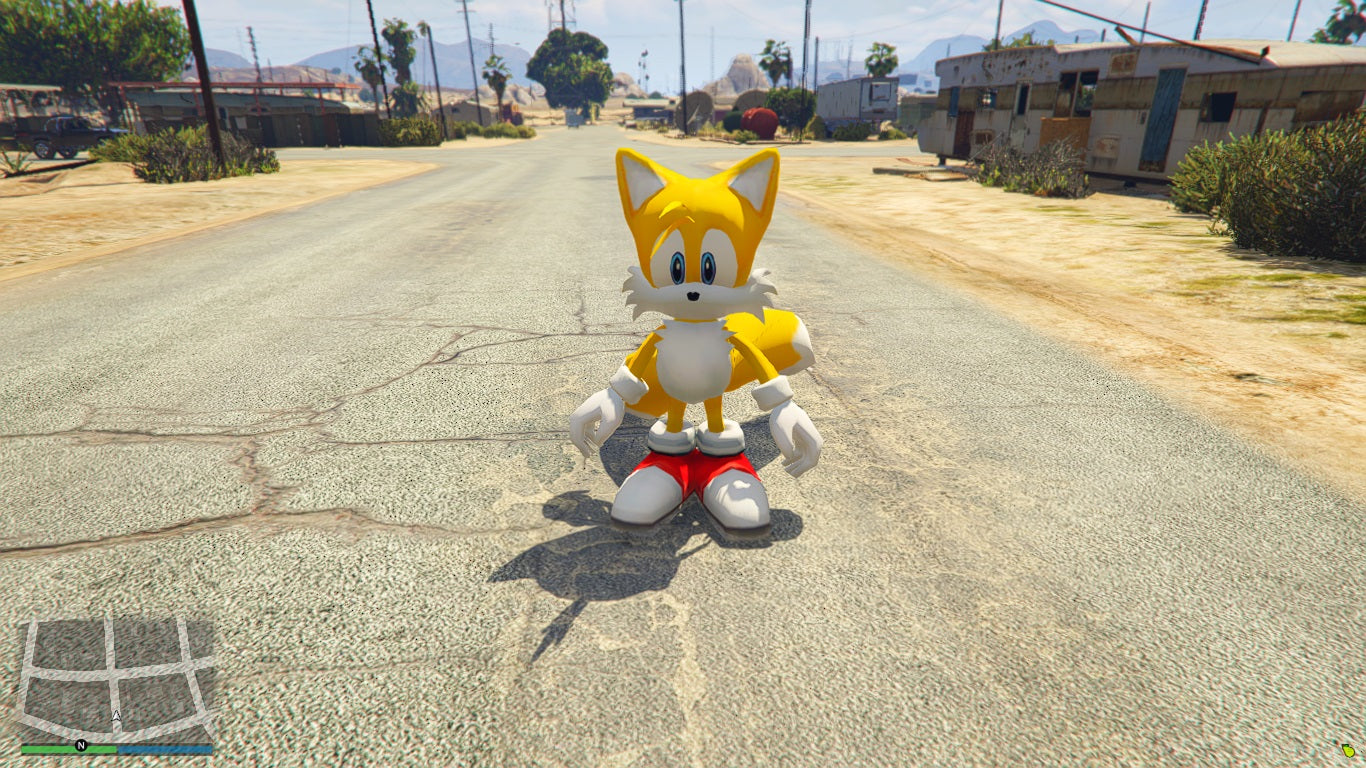Select the player arrow marker on the minimap
The width and height of the screenshot is (1366, 768).
point(115,717)
